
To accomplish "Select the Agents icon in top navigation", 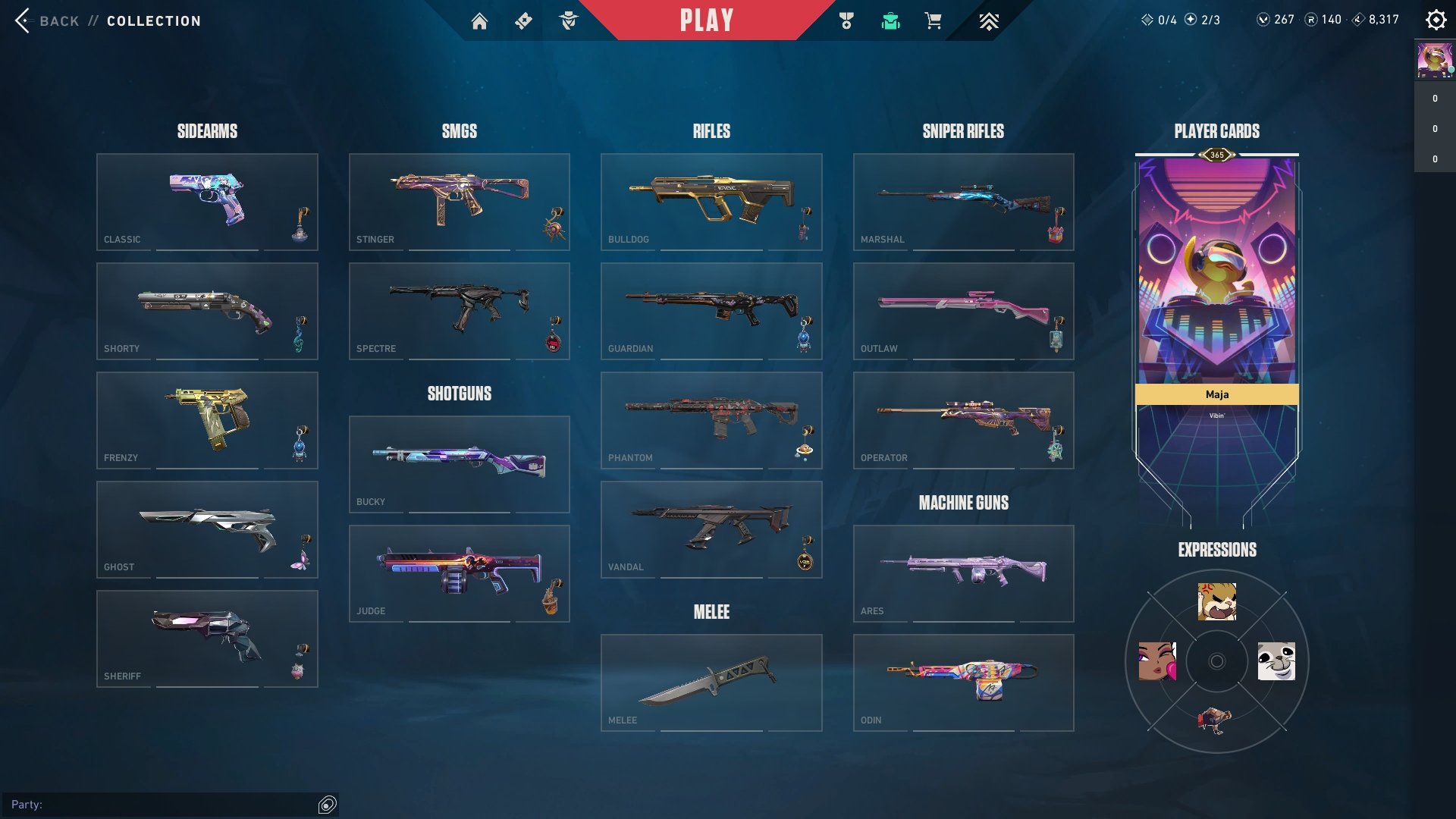I will click(569, 21).
